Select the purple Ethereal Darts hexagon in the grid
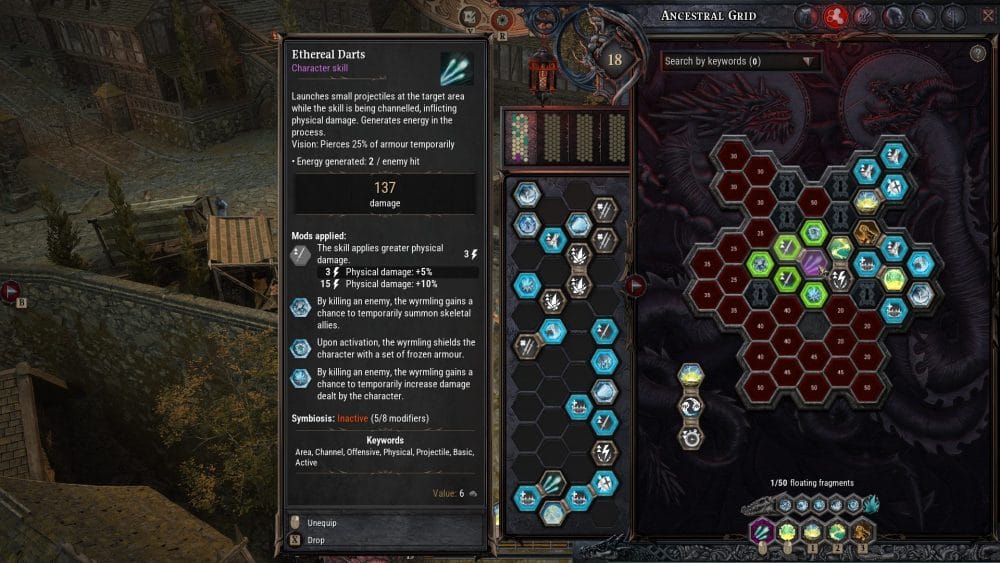This screenshot has width=1000, height=563. (x=816, y=265)
